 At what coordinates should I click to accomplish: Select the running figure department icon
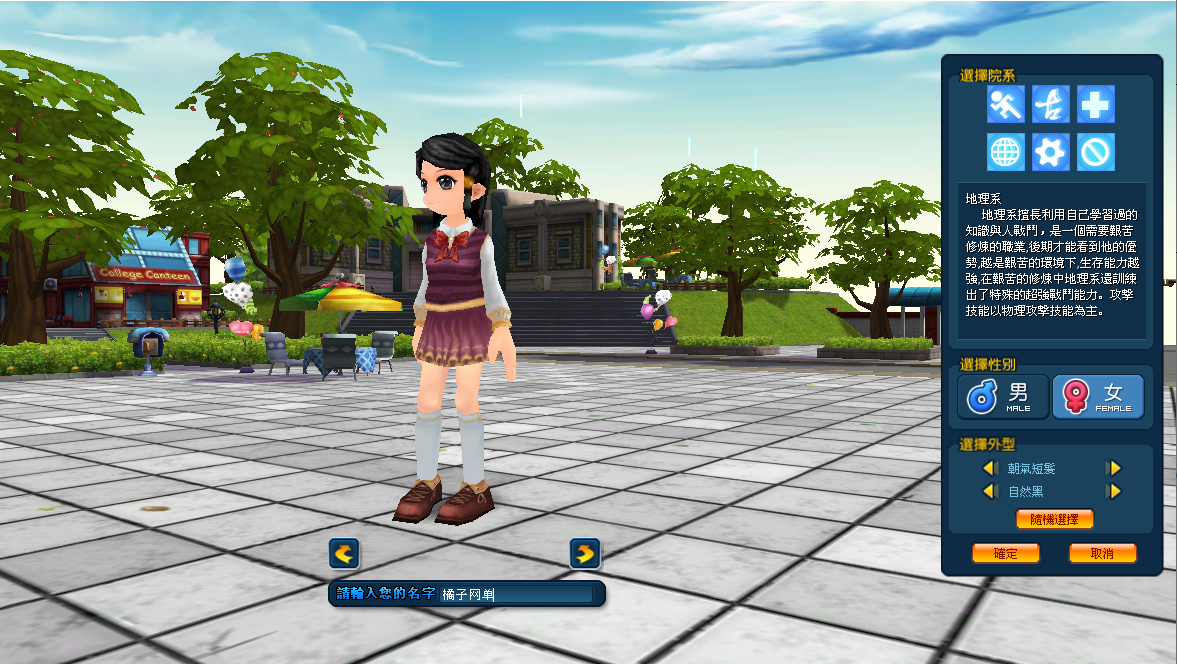1005,104
